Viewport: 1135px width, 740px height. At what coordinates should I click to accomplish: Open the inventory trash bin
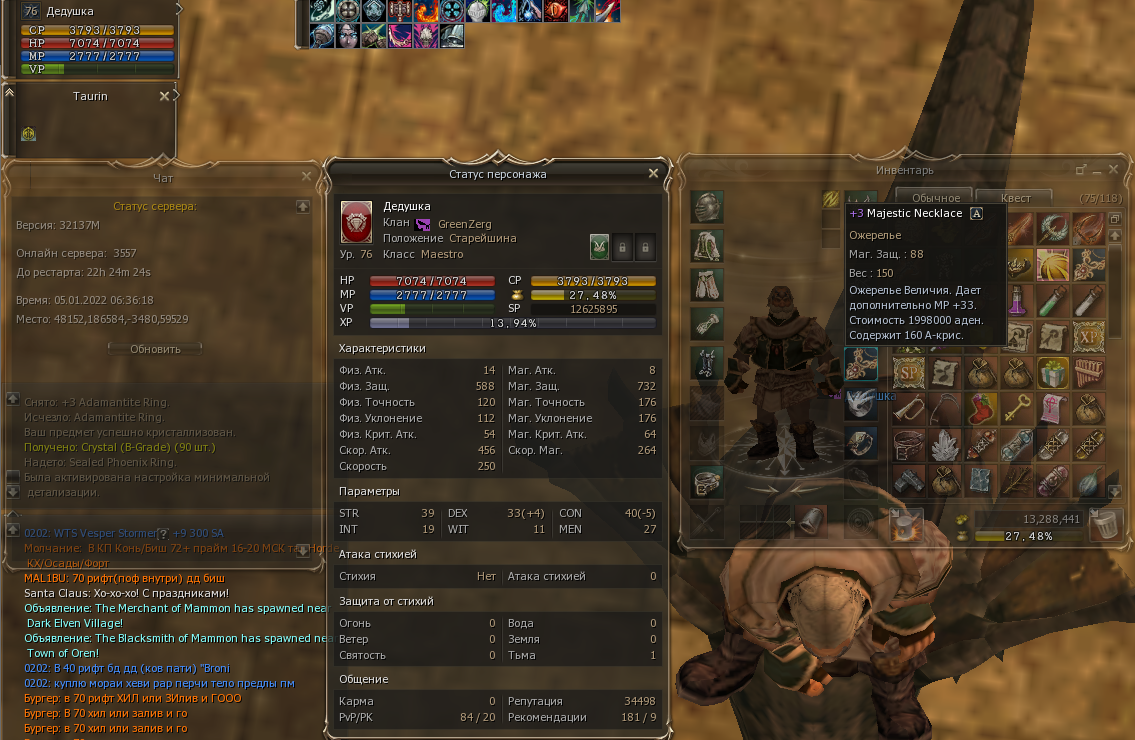click(1106, 523)
